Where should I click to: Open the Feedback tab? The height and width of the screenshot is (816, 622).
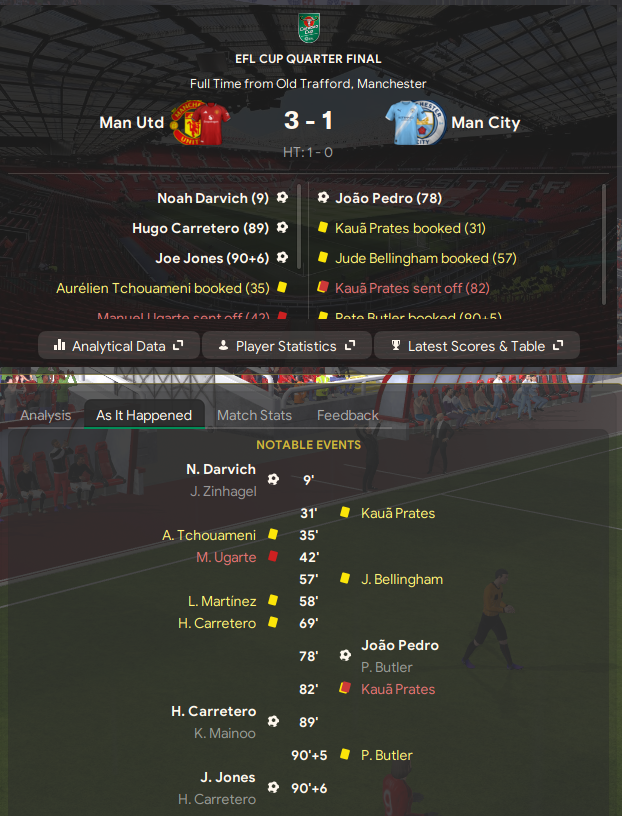[348, 415]
